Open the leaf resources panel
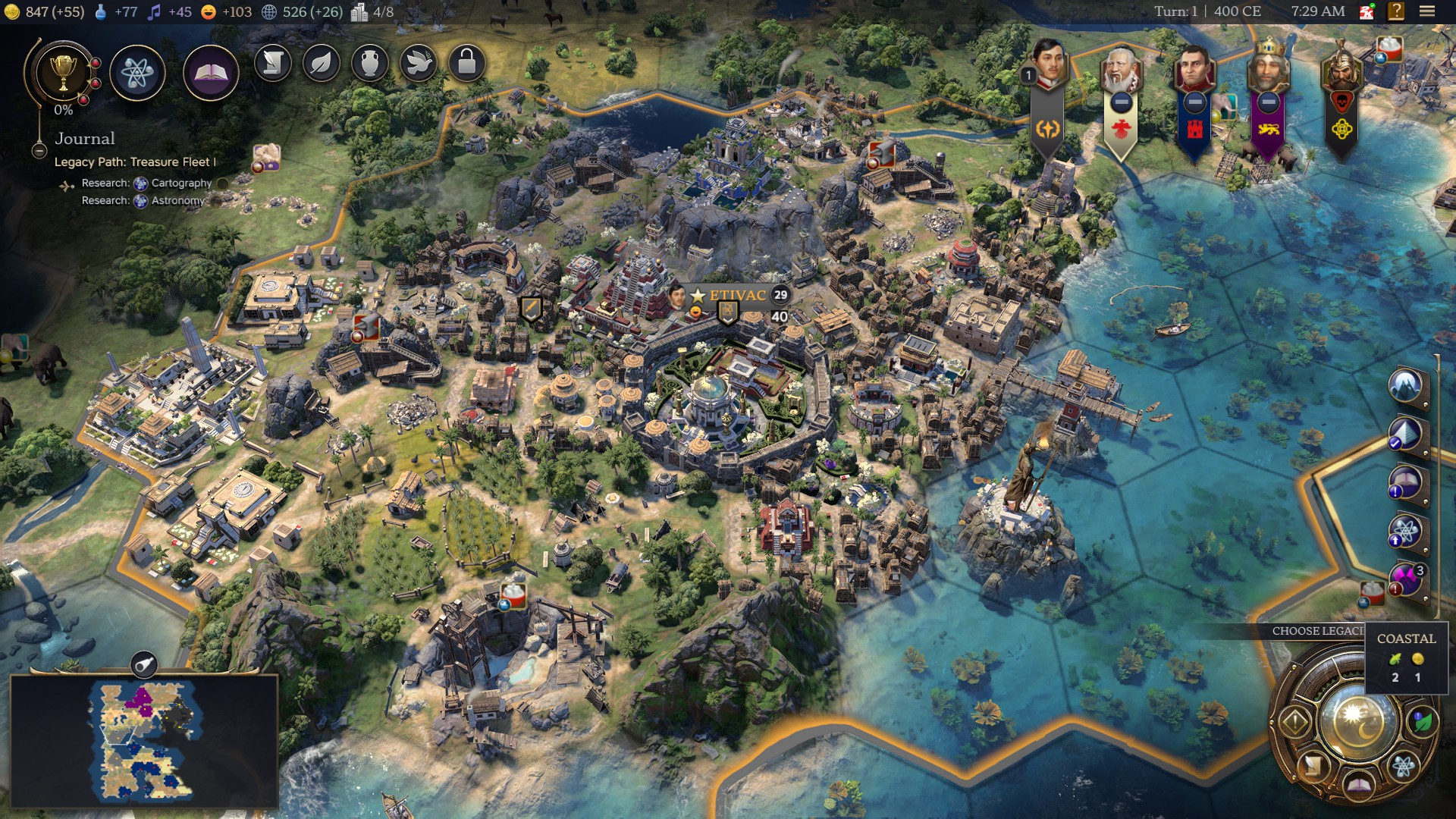Image resolution: width=1456 pixels, height=819 pixels. pos(322,63)
